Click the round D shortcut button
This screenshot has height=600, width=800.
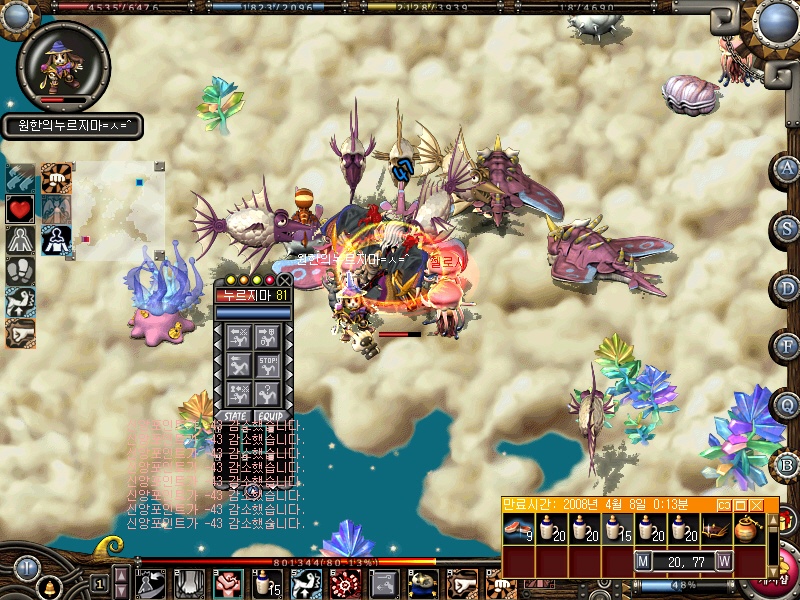pos(786,288)
